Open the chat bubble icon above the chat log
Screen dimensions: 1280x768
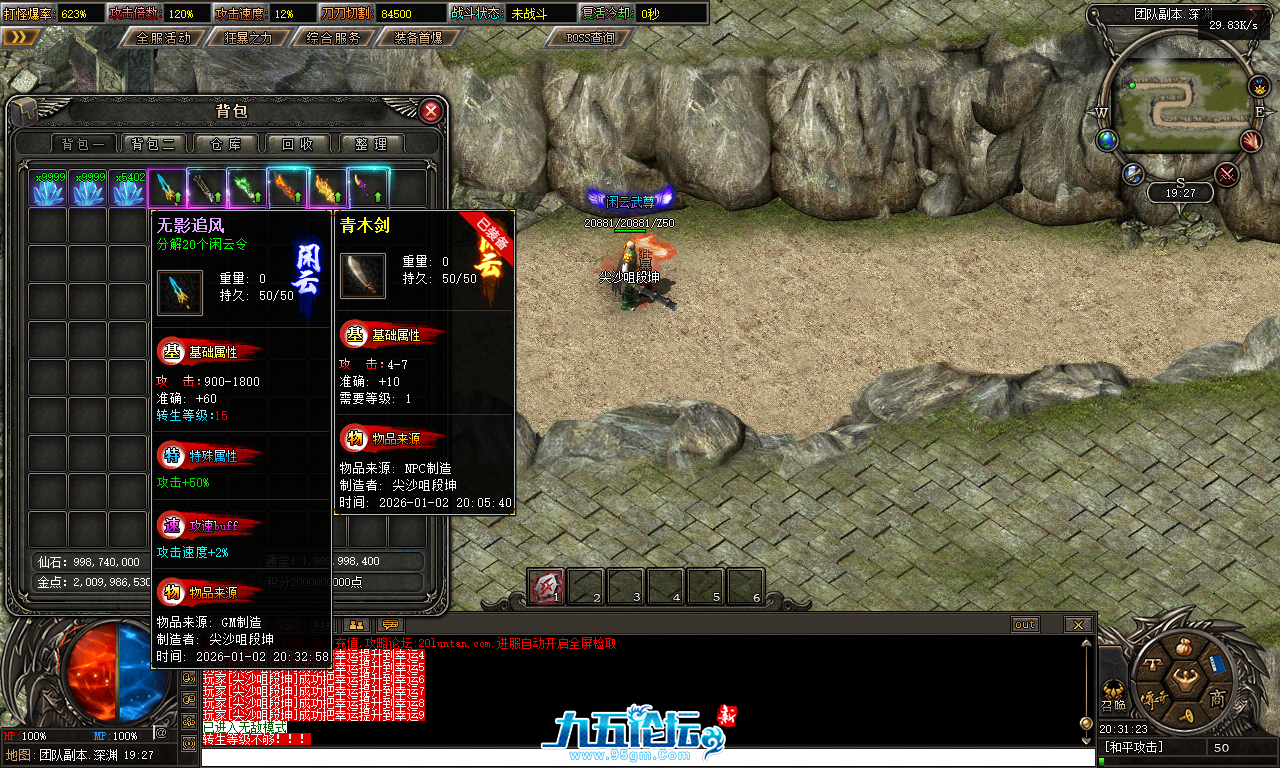coord(390,625)
